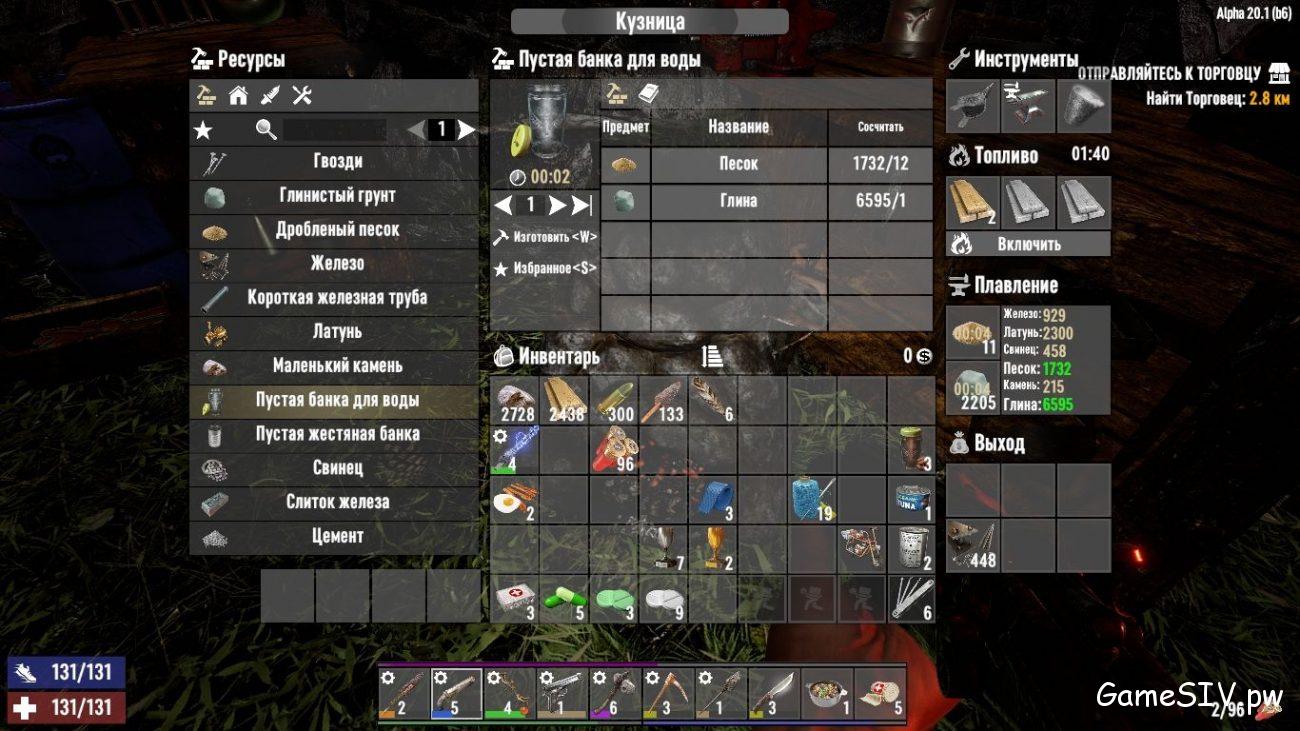
Task: Click the inventory sort icon
Action: [714, 357]
